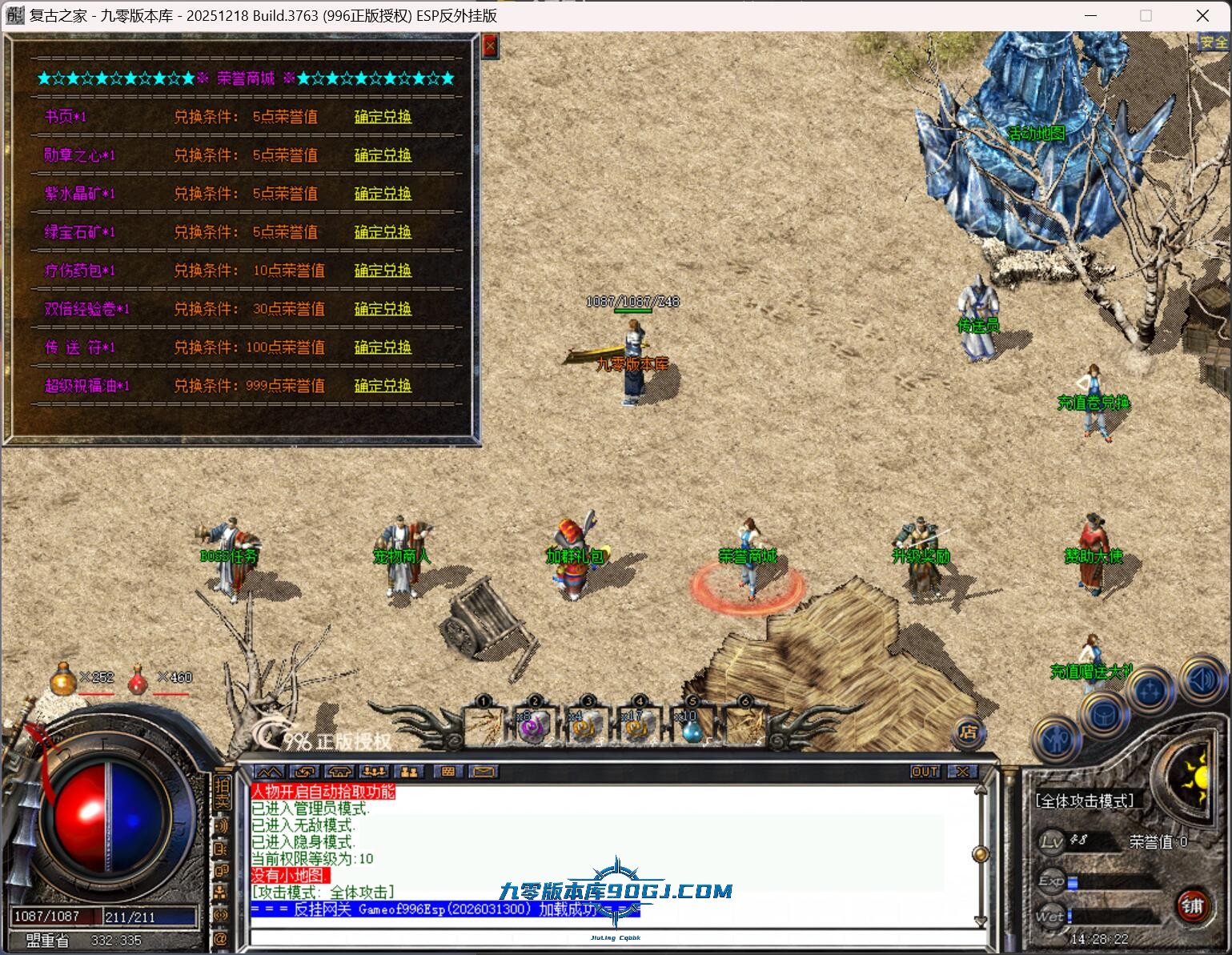Open the mail envelope button
Screen dimensions: 1232x955
coord(484,772)
